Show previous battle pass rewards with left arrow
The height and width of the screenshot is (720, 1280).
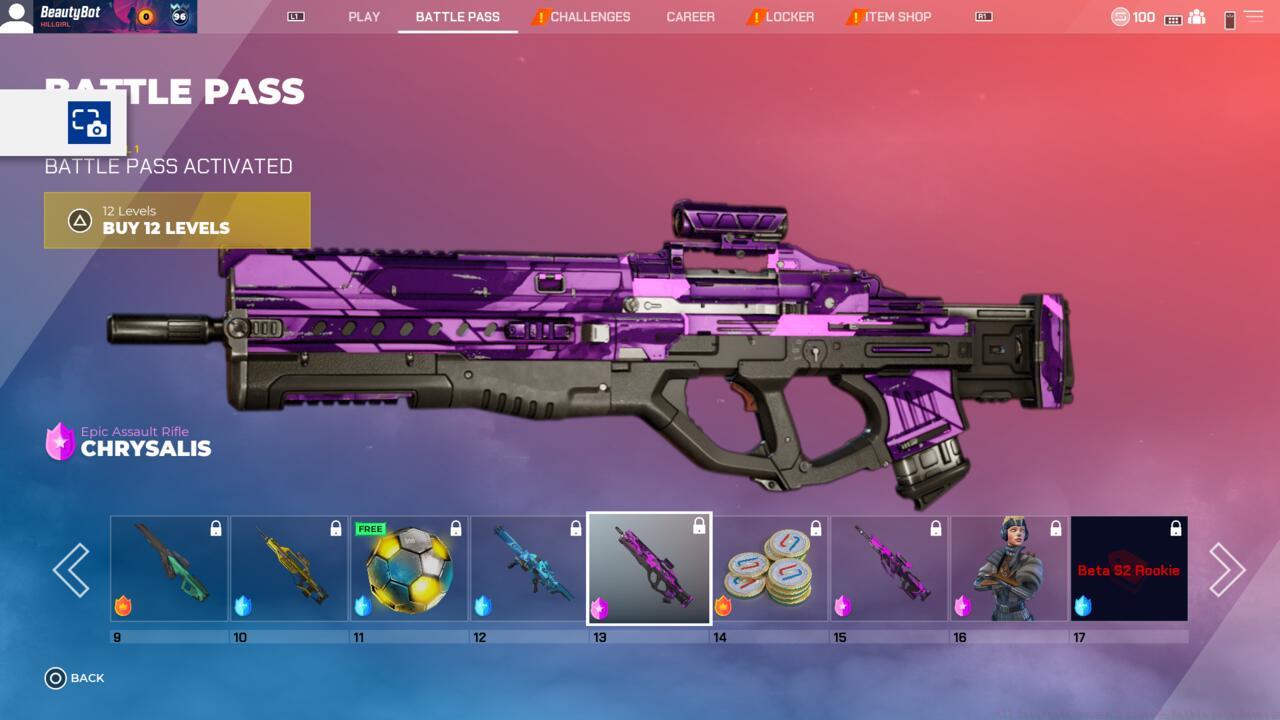pos(72,570)
